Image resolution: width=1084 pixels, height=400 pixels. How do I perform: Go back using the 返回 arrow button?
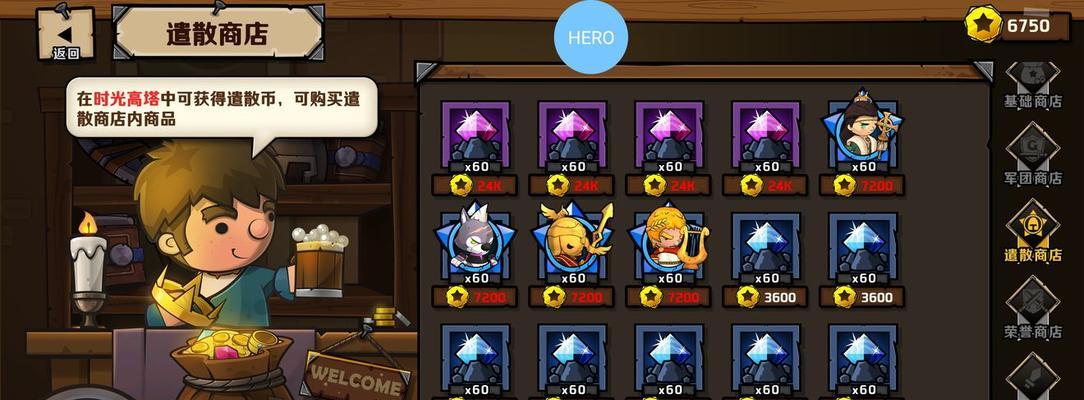[x=65, y=33]
